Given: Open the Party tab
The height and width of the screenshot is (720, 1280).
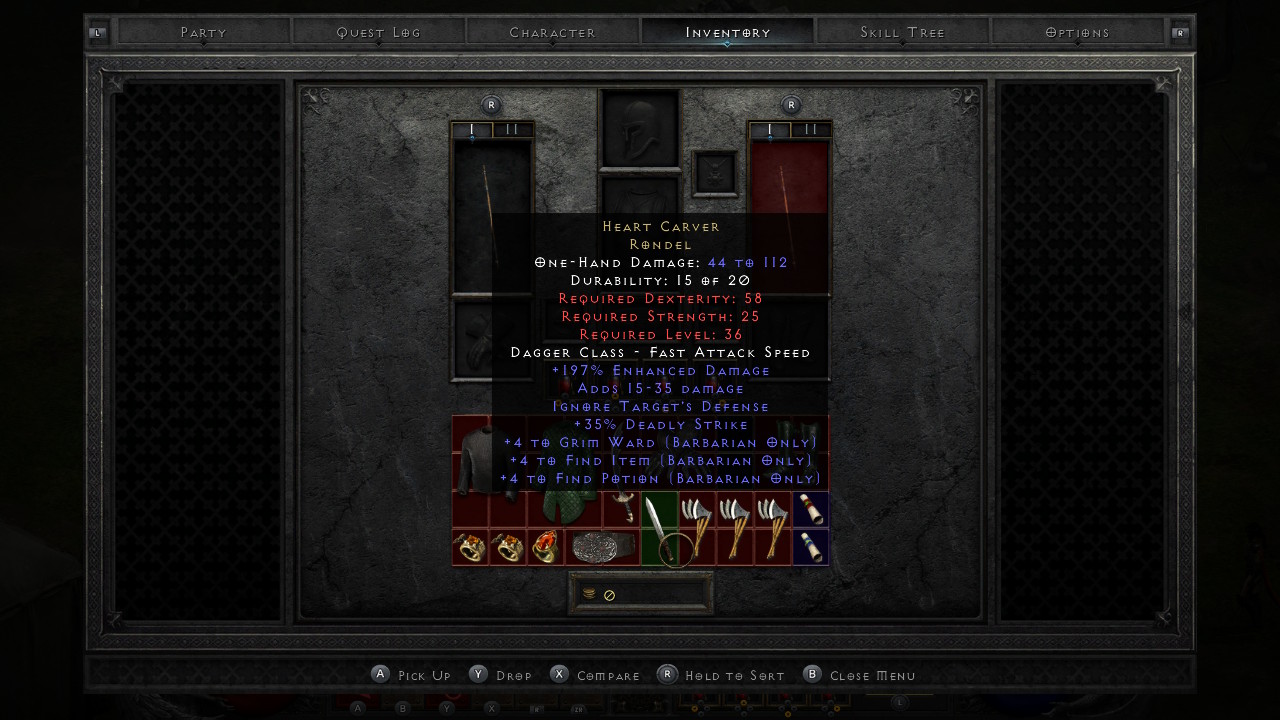Looking at the screenshot, I should pyautogui.click(x=204, y=32).
